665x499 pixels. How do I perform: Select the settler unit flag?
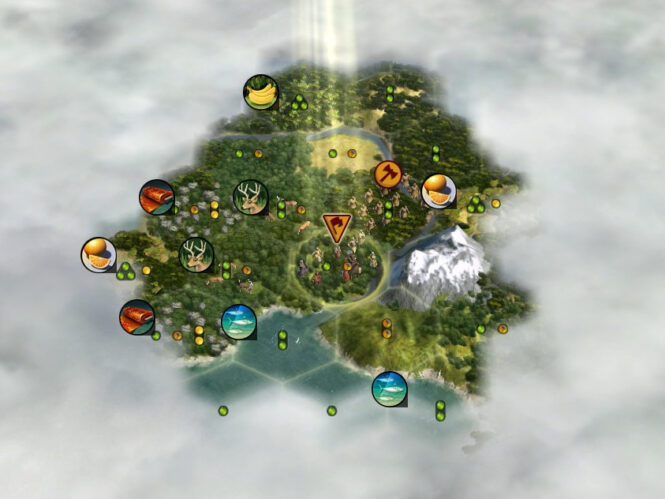pos(337,227)
